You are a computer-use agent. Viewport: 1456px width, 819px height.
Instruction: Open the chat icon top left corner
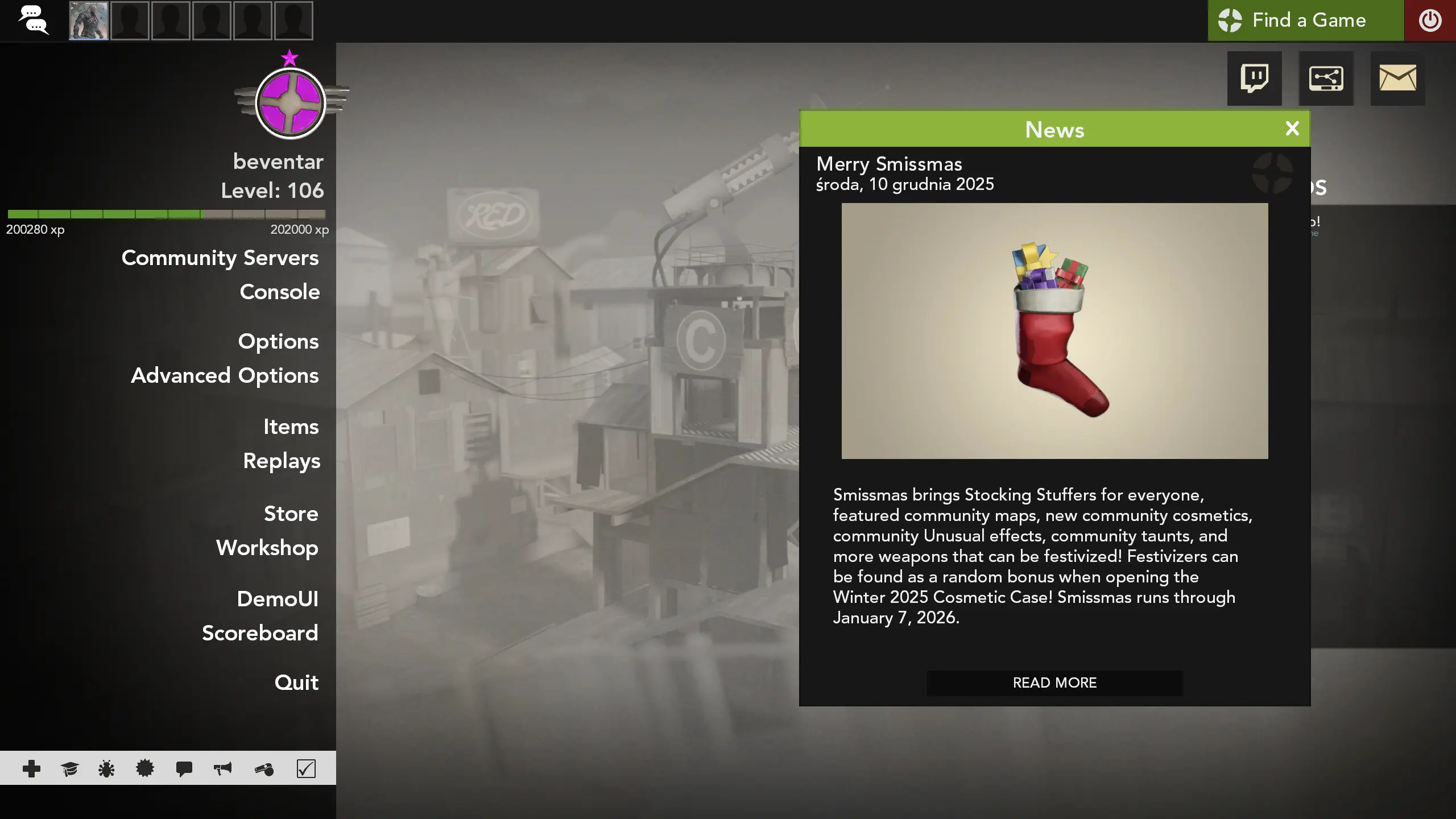coord(34,20)
